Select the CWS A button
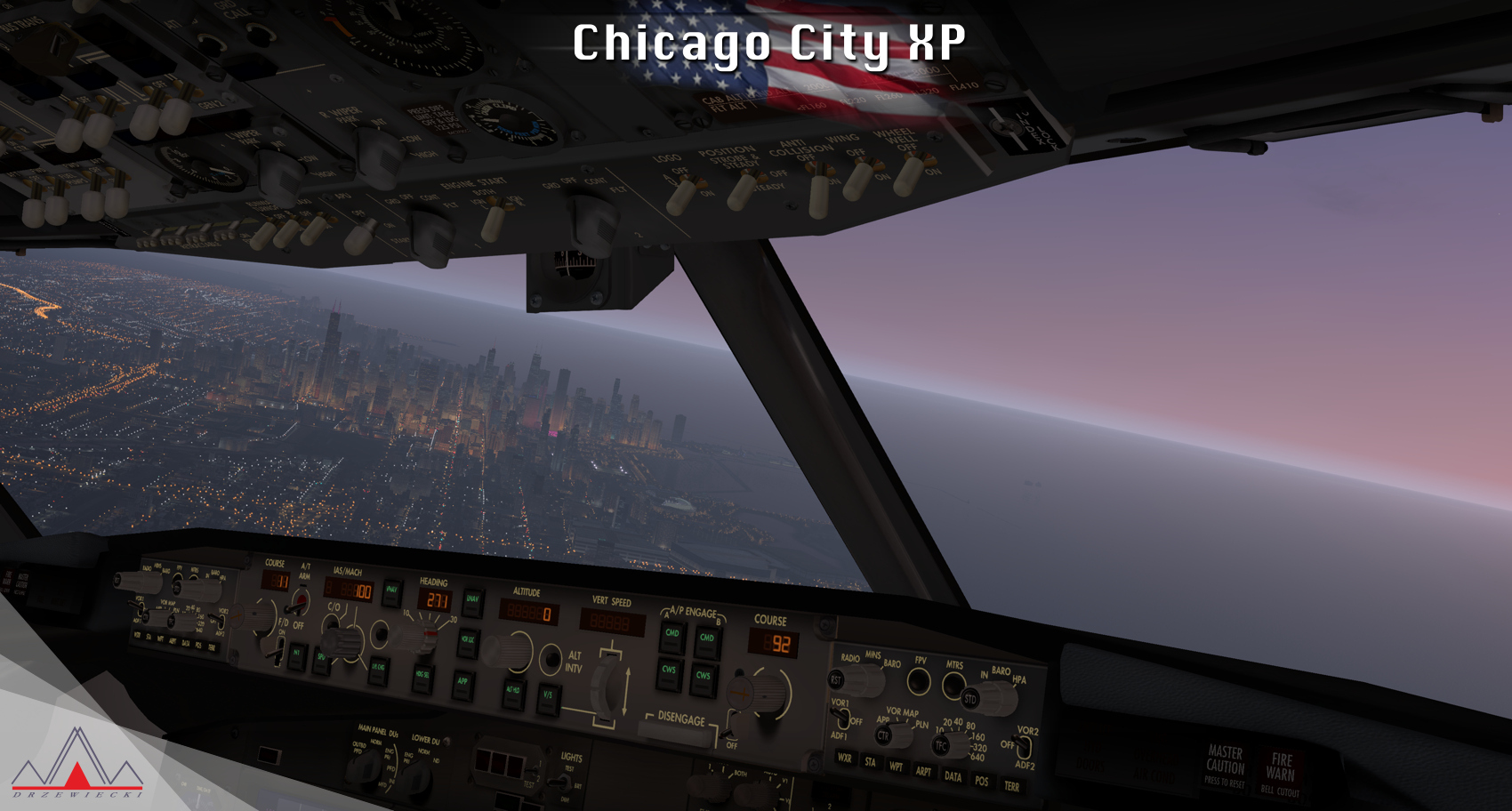1512x811 pixels. (669, 671)
